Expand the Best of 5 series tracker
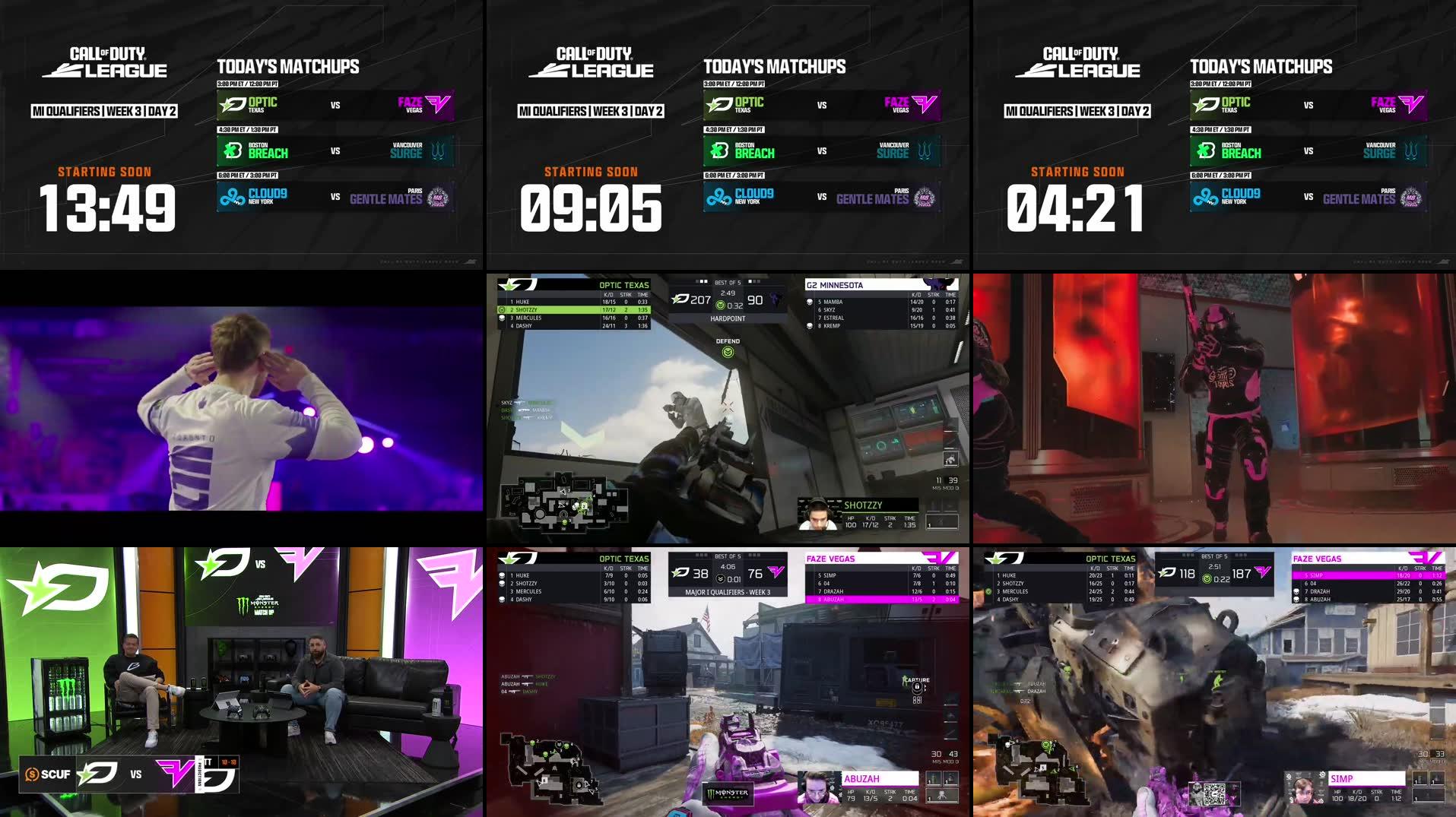The image size is (1456, 817). click(x=727, y=280)
